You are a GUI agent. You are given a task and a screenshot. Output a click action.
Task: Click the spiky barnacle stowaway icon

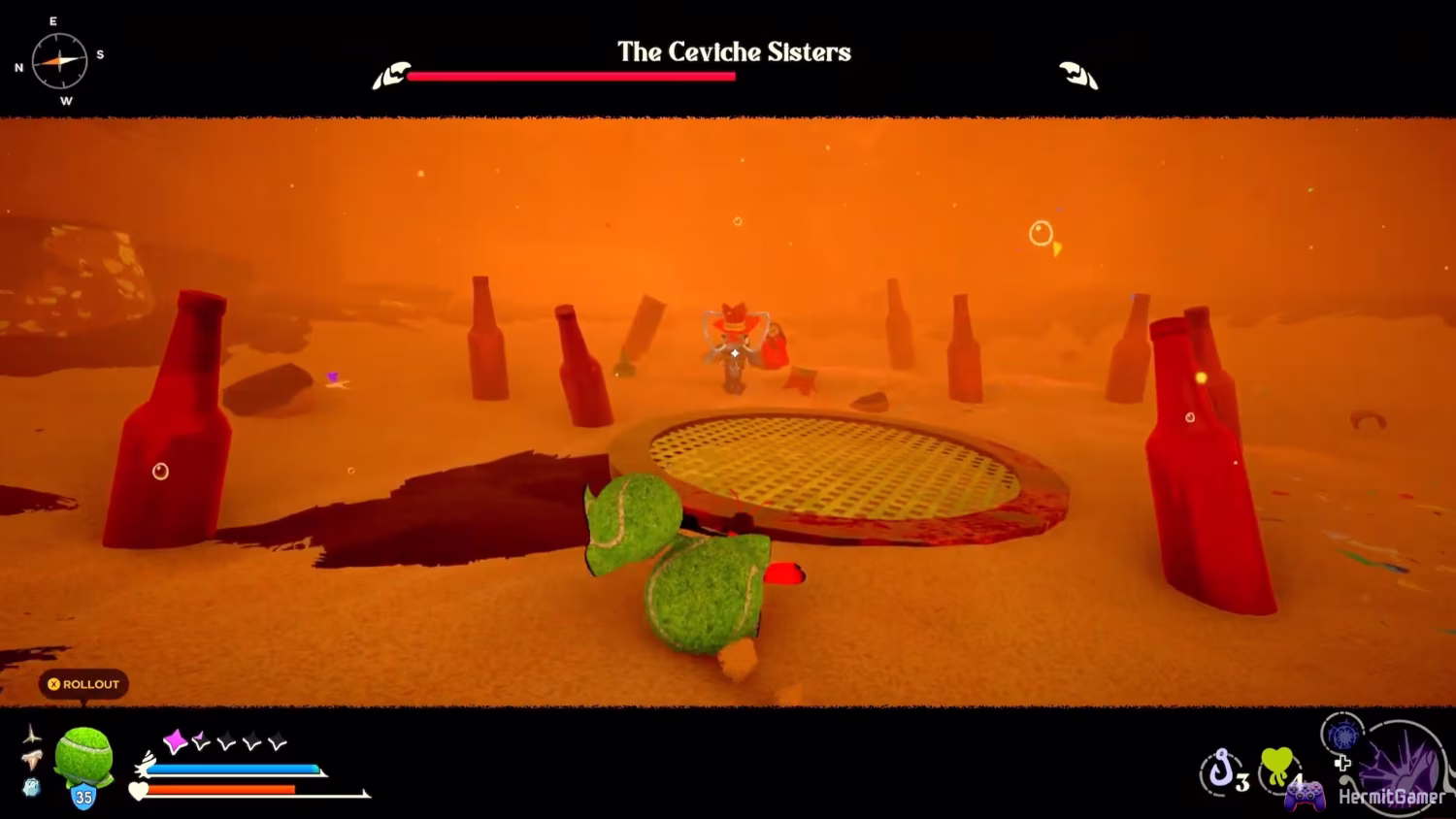point(32,735)
